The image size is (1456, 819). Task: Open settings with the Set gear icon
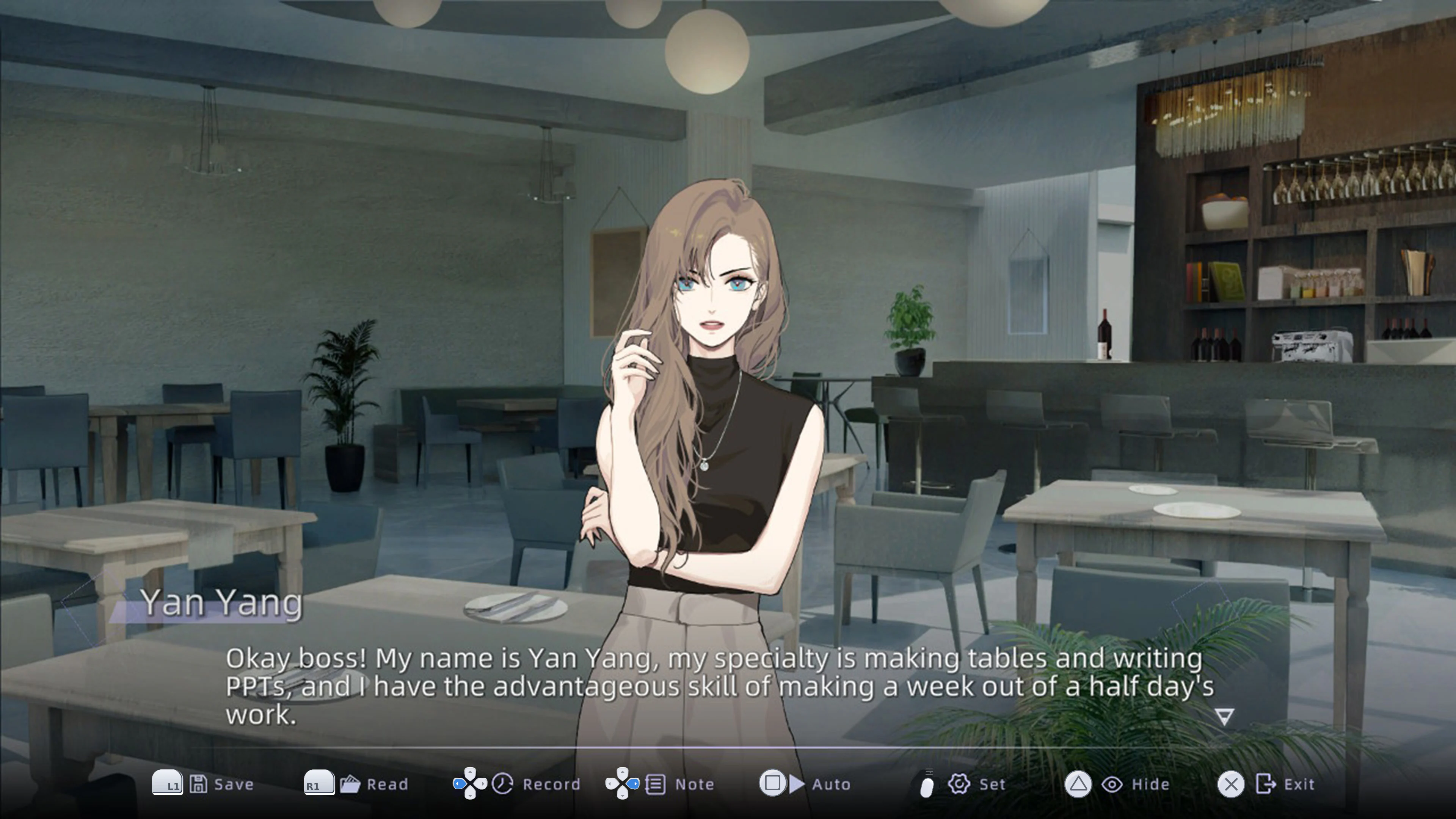point(960,784)
